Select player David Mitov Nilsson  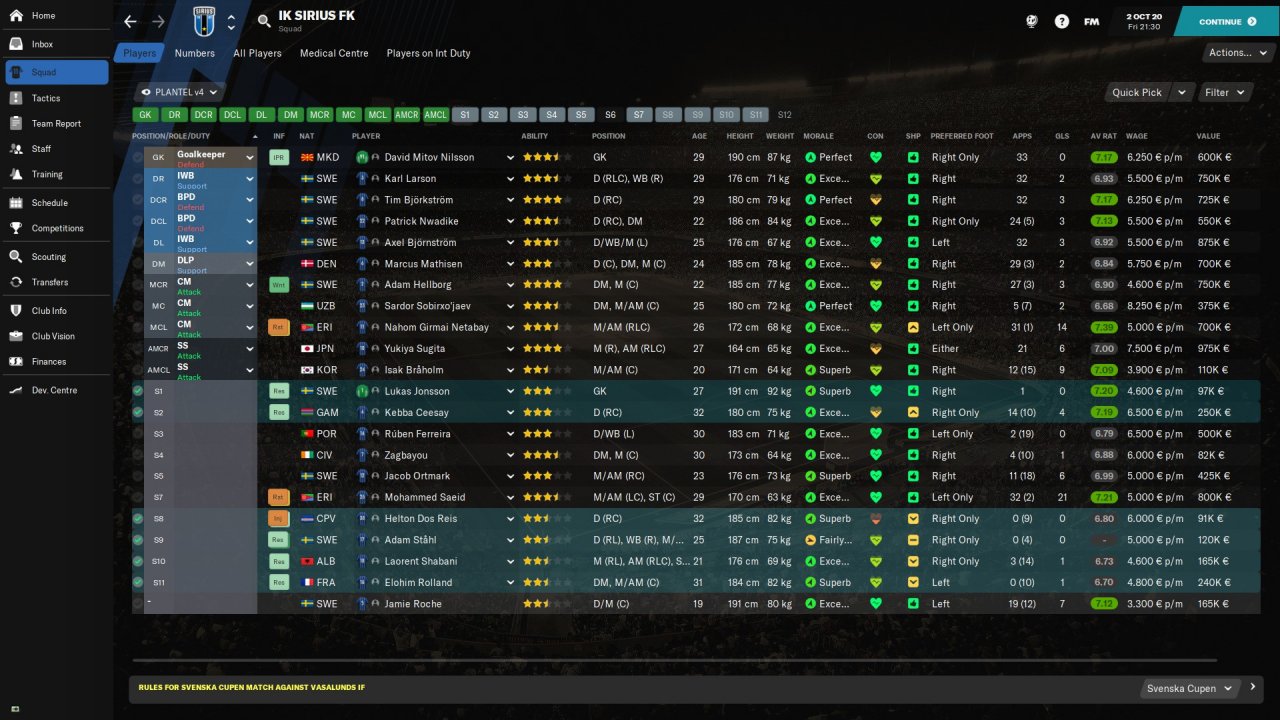[x=430, y=157]
